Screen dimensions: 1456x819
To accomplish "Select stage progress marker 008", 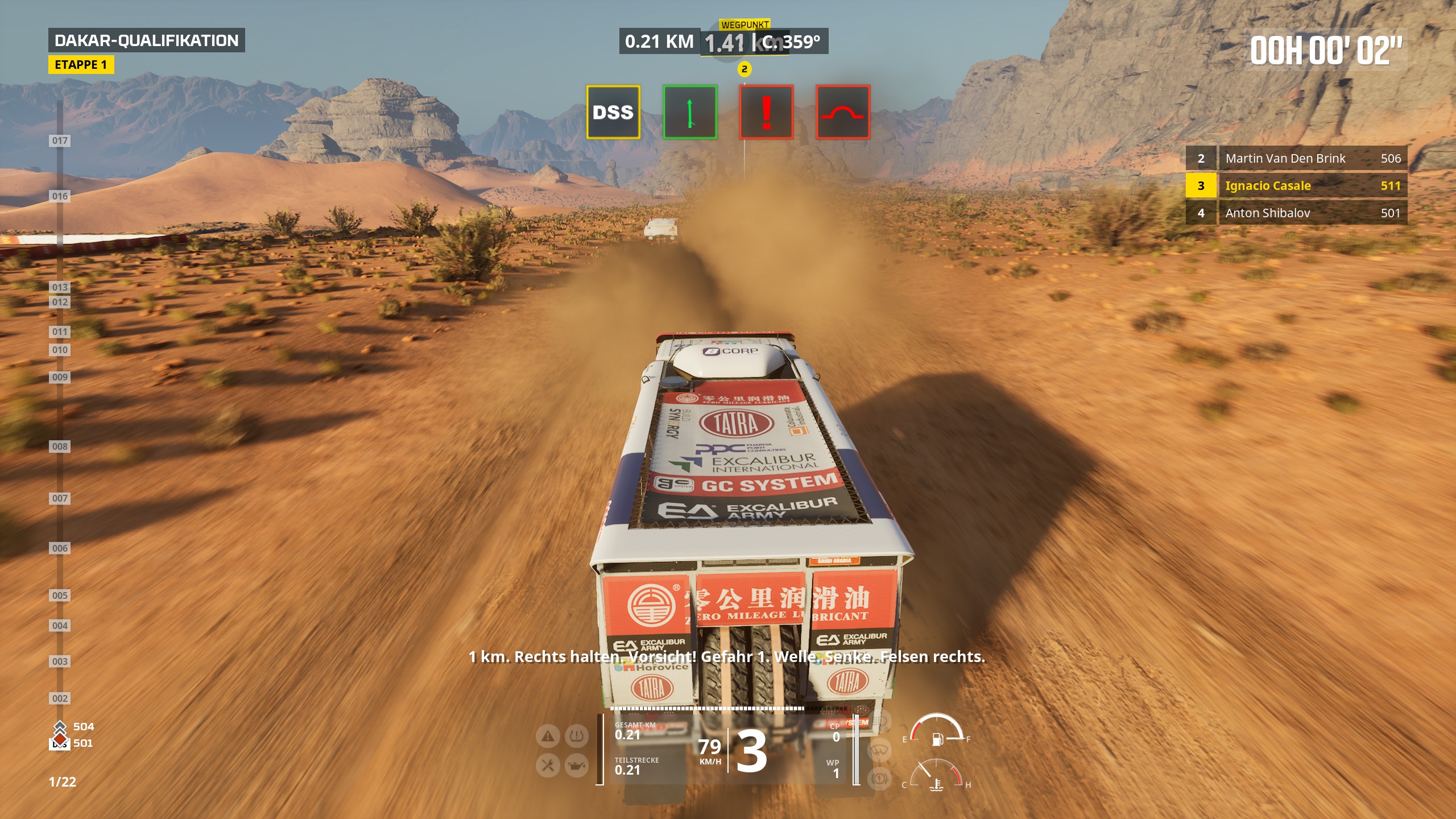I will click(x=60, y=446).
